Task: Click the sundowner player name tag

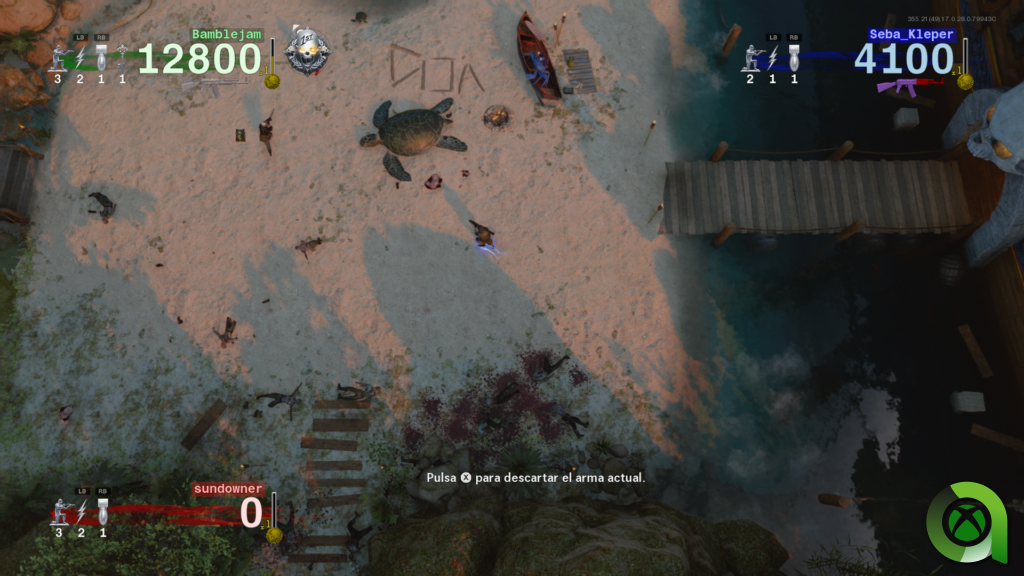Action: coord(228,489)
